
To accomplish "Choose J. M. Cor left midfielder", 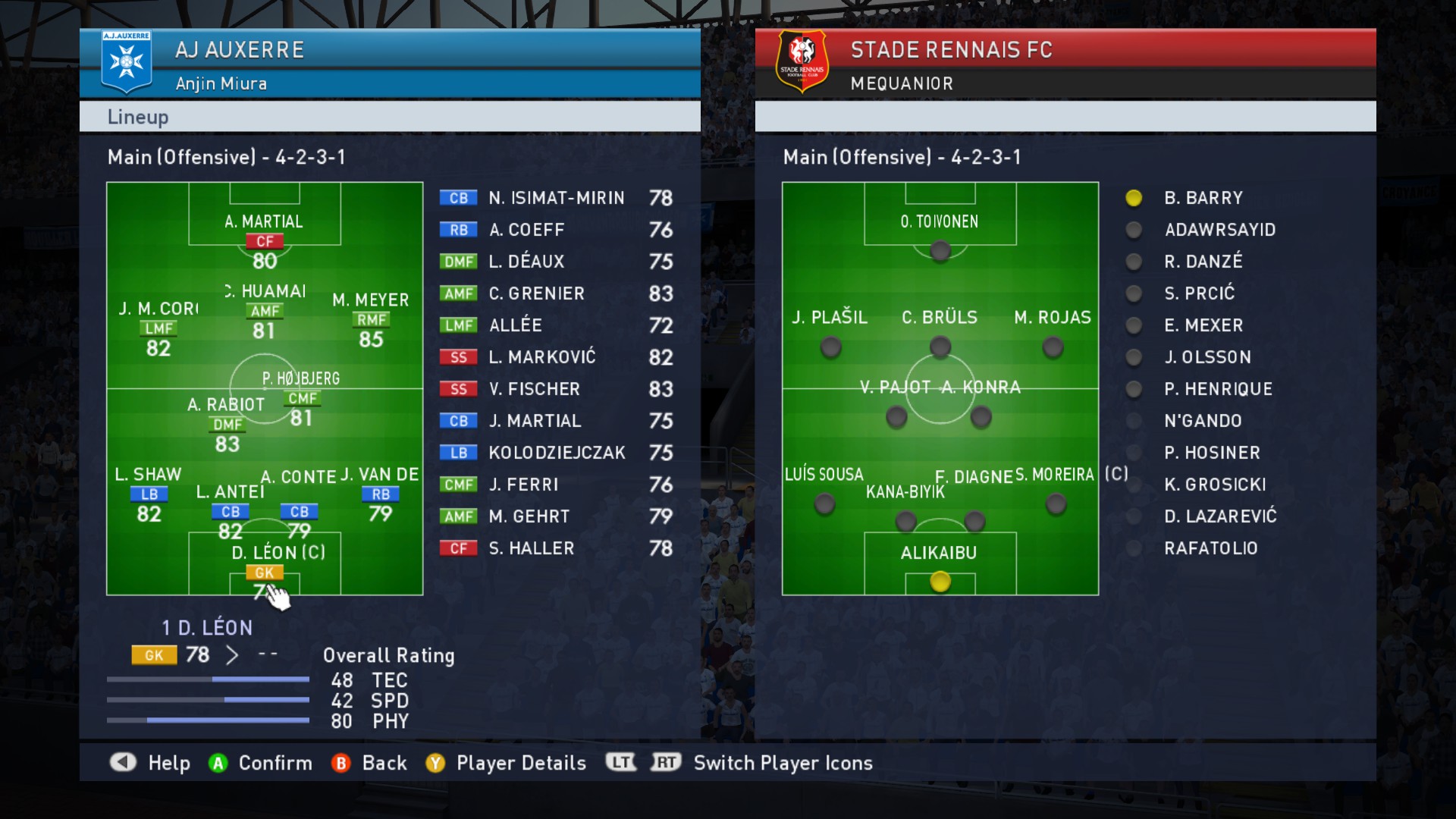I will click(158, 329).
